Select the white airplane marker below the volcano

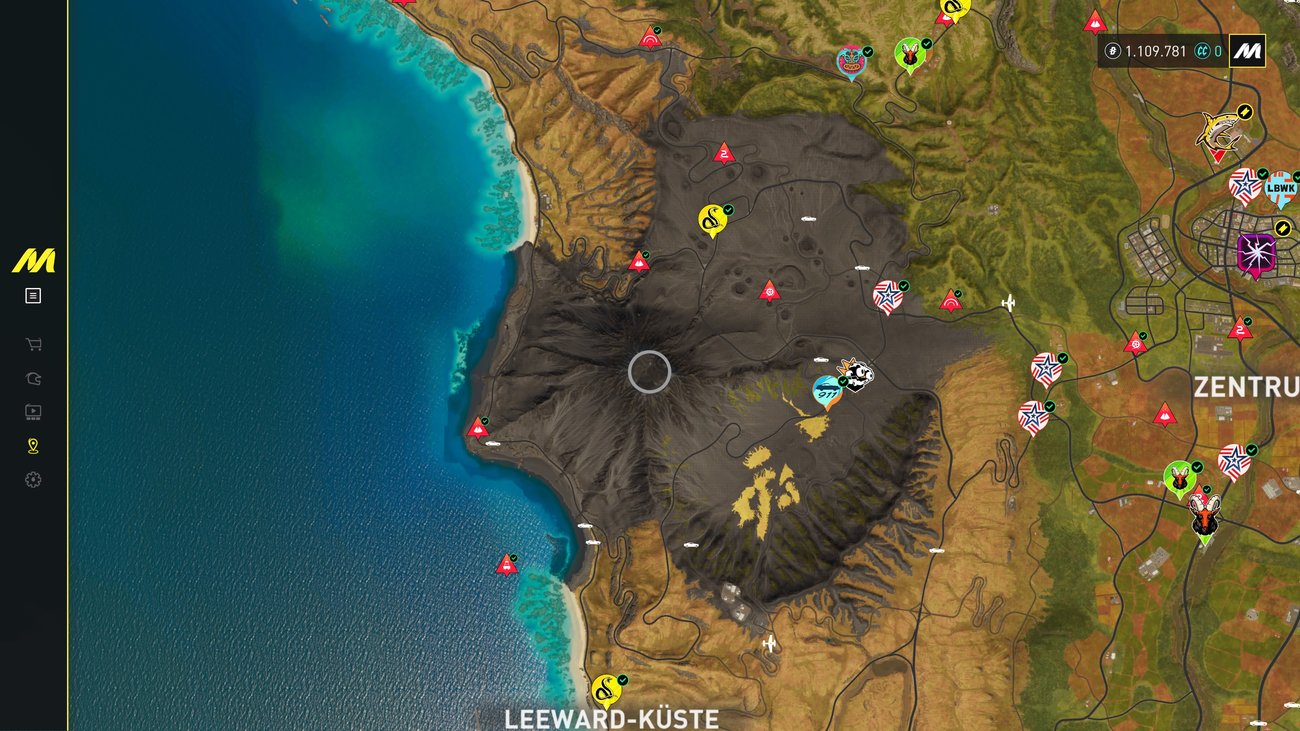tap(769, 644)
